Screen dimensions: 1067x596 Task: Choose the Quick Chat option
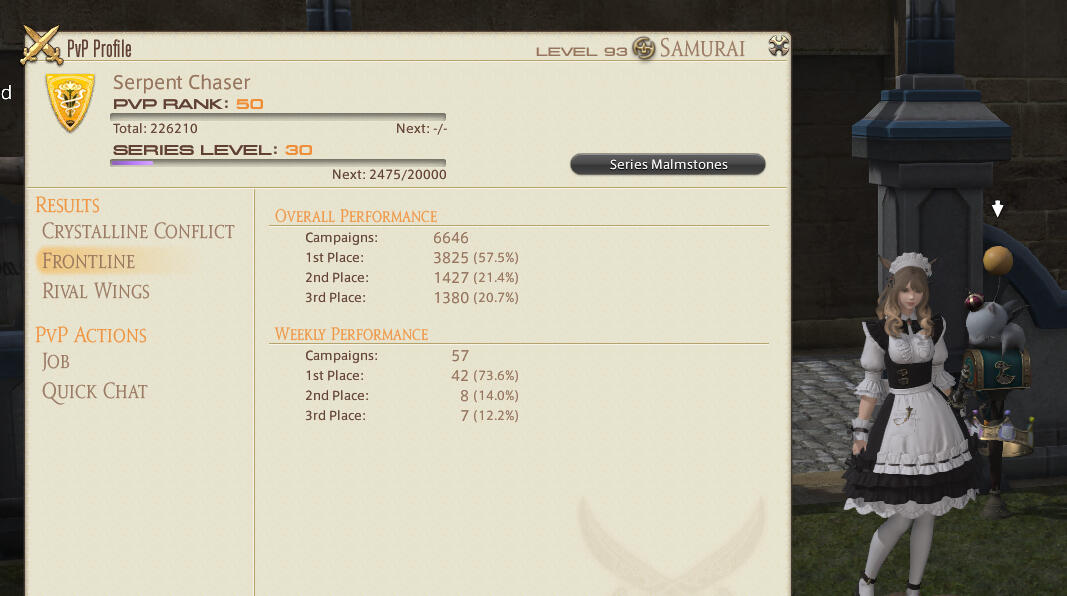[x=95, y=391]
